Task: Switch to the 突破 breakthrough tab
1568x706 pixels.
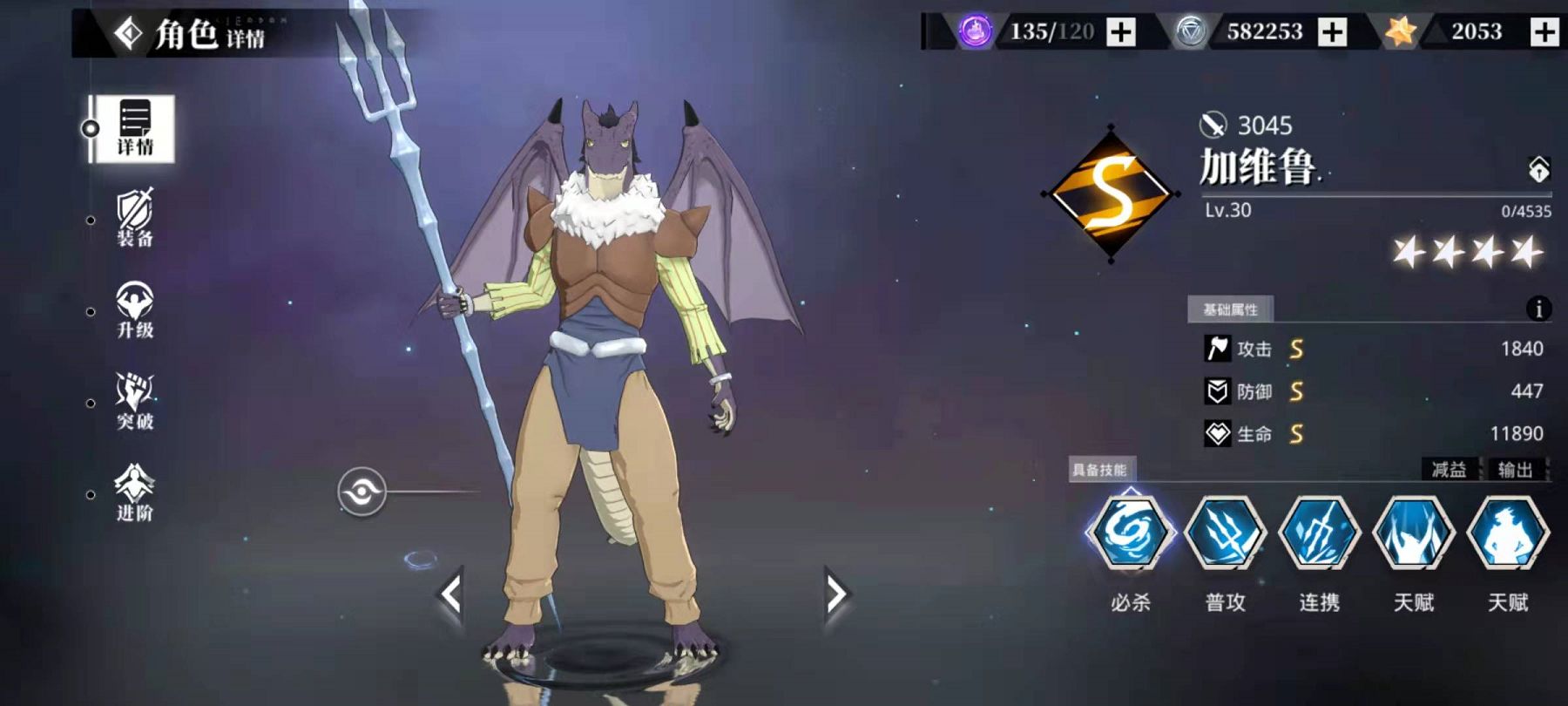Action: (134, 402)
